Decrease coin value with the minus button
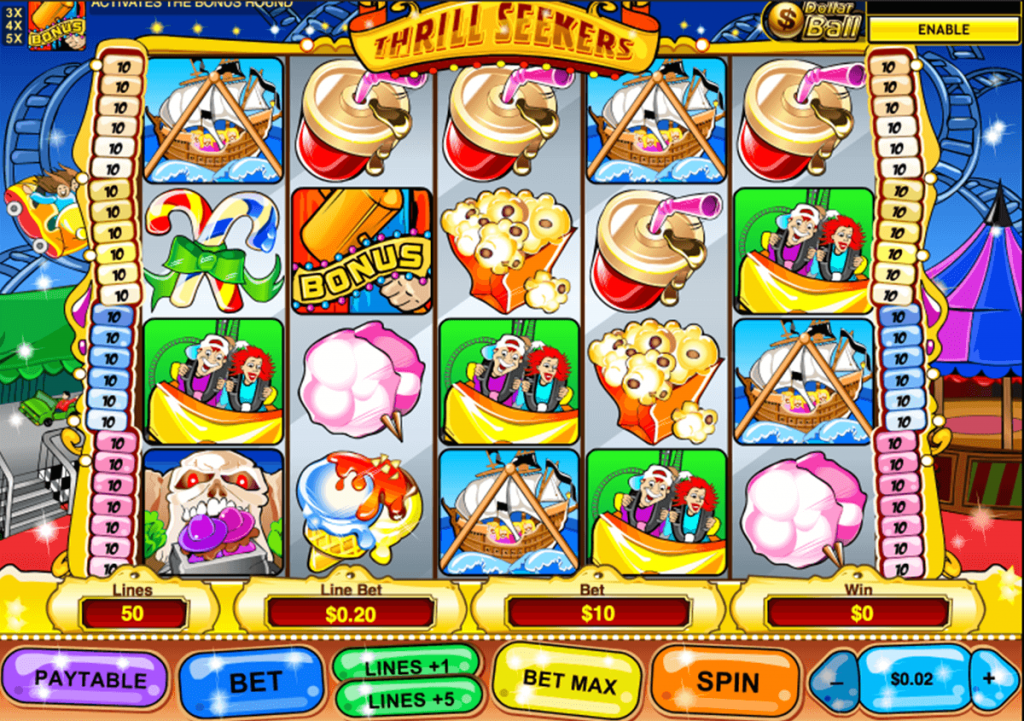Screen dimensions: 1024x721 (836, 680)
